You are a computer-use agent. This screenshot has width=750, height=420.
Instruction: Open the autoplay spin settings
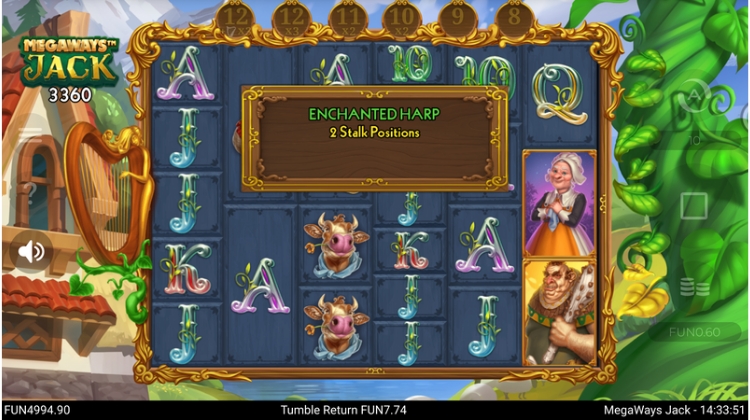pyautogui.click(x=693, y=97)
